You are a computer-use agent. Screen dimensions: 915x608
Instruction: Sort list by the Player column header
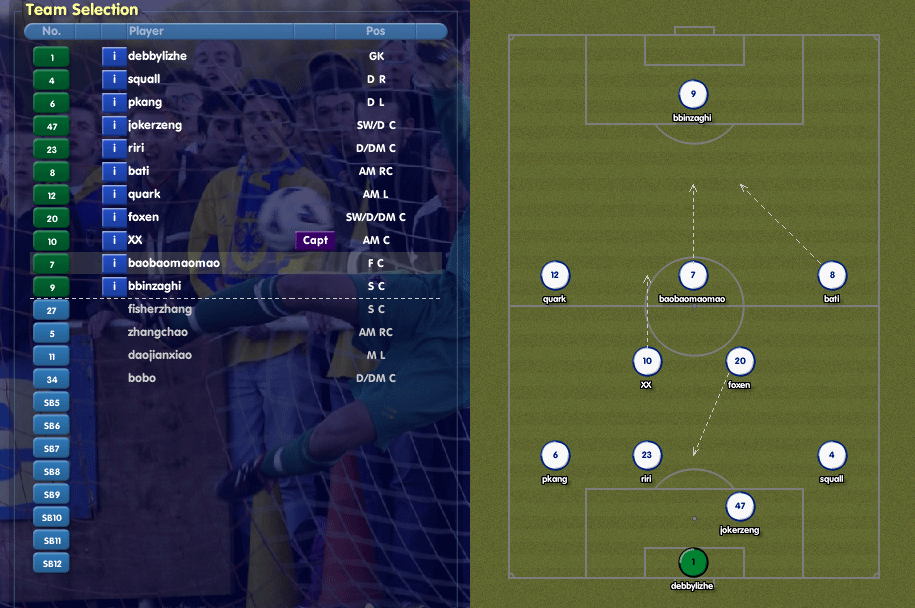coord(146,32)
